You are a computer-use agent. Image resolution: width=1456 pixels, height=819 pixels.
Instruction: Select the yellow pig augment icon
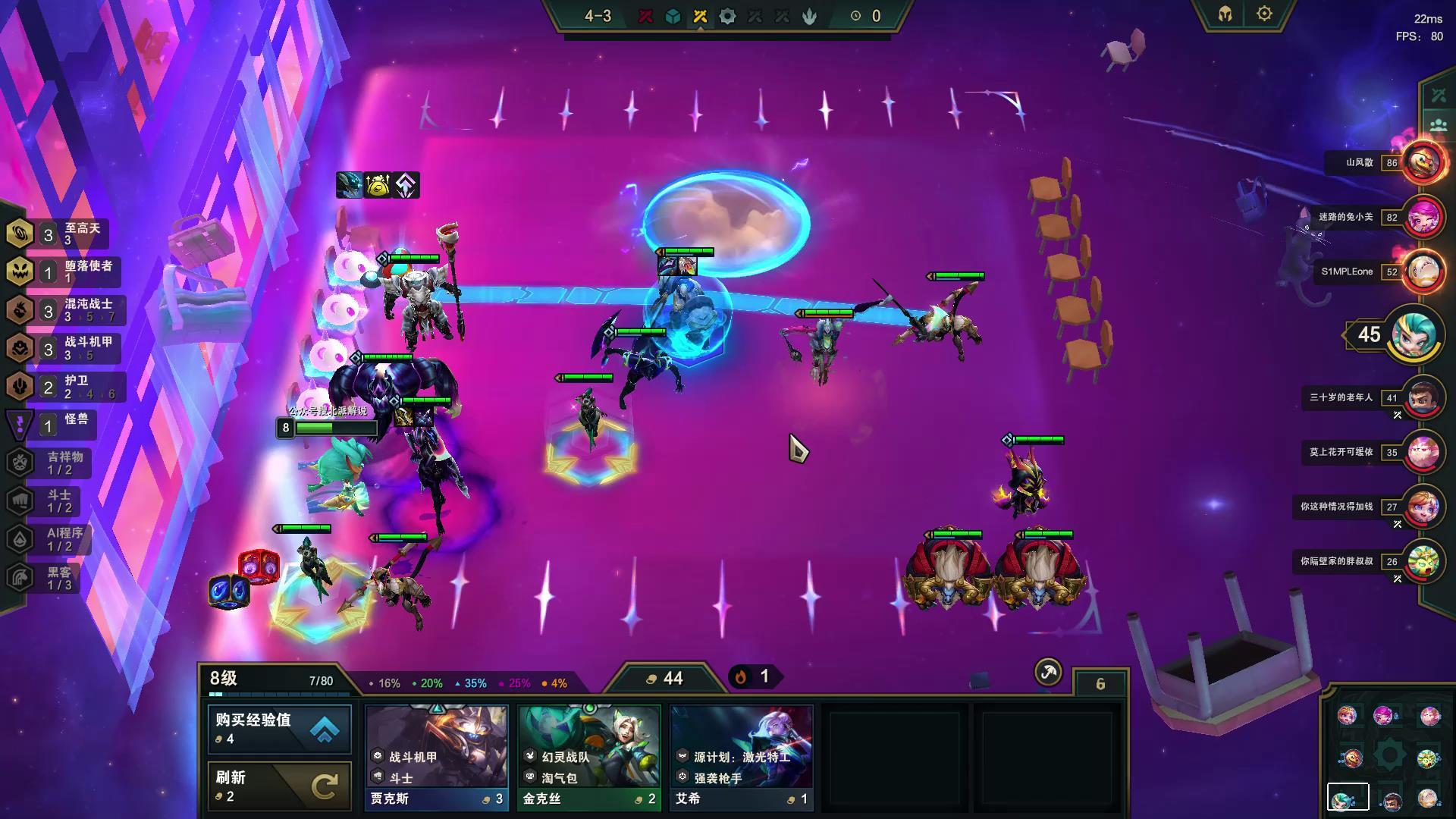[x=378, y=185]
